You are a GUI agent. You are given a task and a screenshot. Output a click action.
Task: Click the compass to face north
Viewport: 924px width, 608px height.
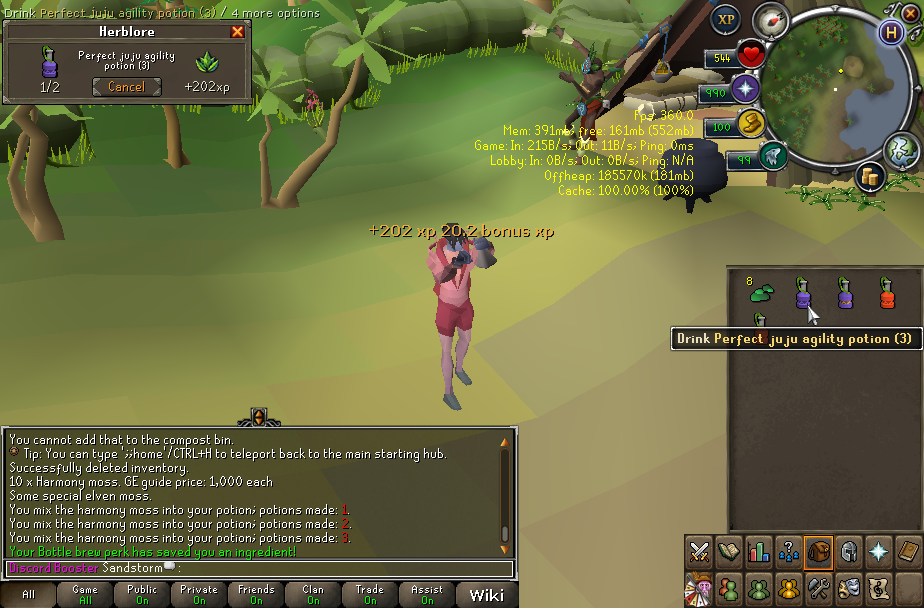pyautogui.click(x=771, y=19)
